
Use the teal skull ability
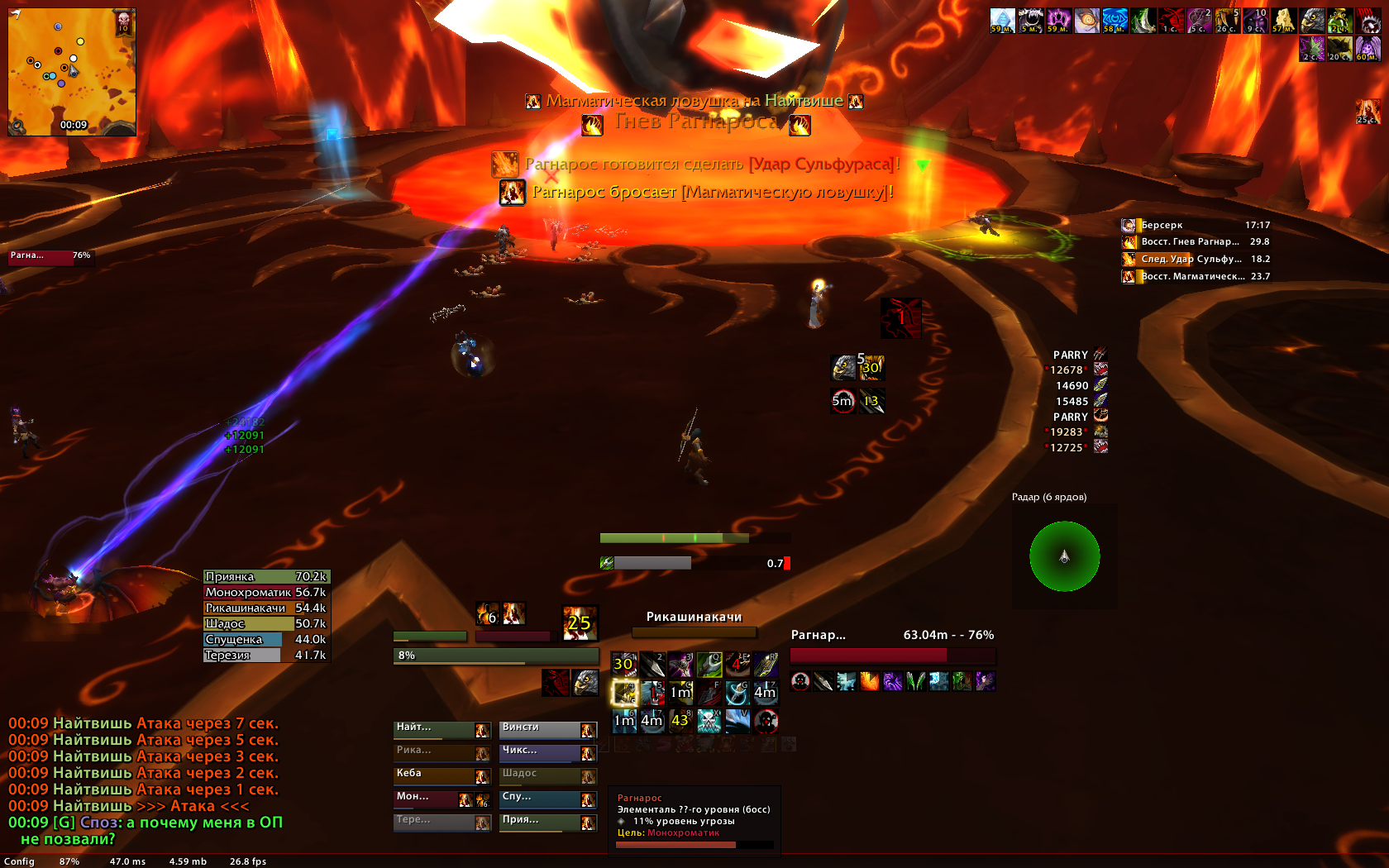[x=709, y=721]
